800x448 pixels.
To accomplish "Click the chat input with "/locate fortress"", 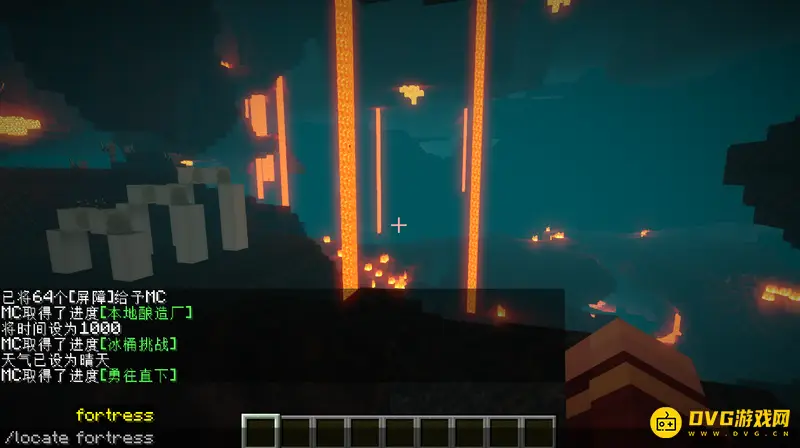I will tap(80, 437).
